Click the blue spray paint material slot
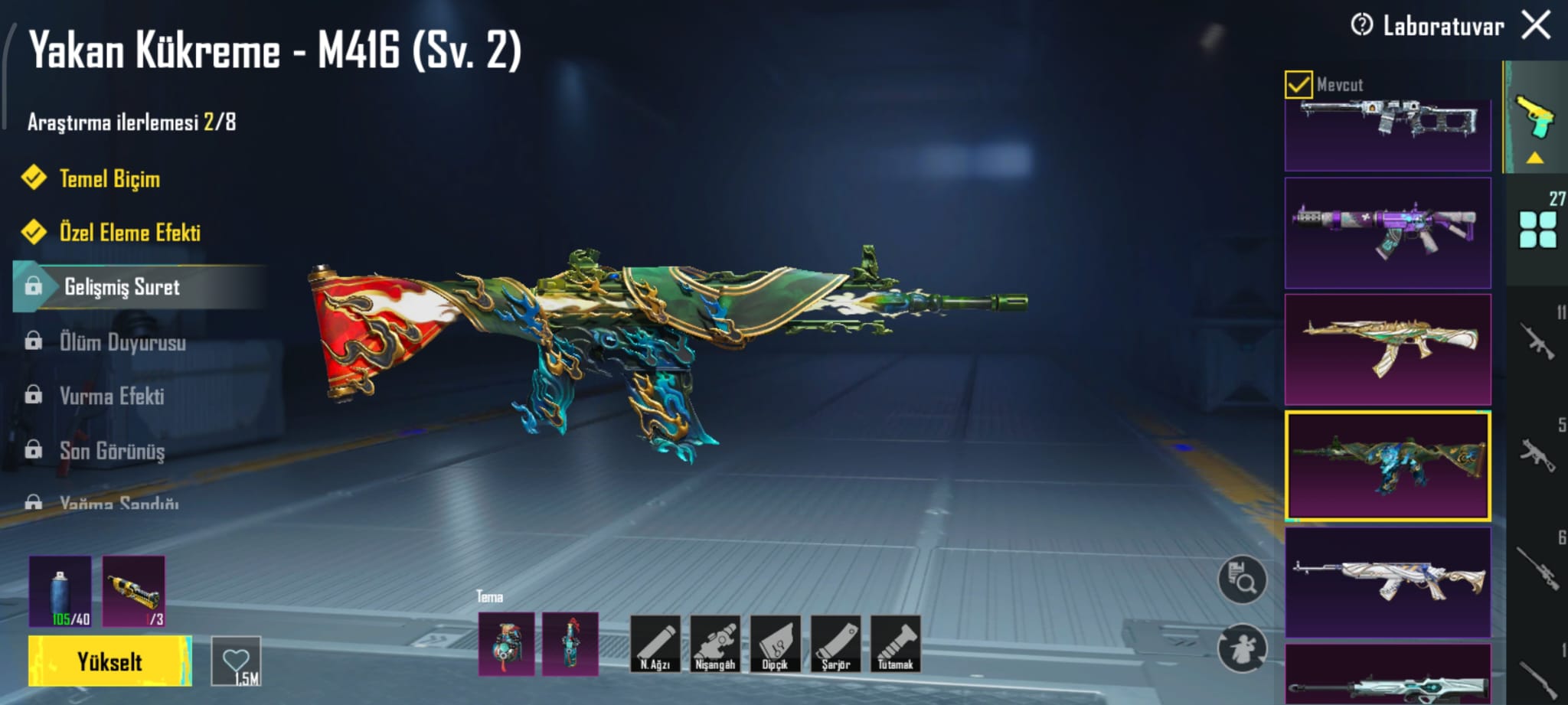This screenshot has height=705, width=1568. click(60, 592)
